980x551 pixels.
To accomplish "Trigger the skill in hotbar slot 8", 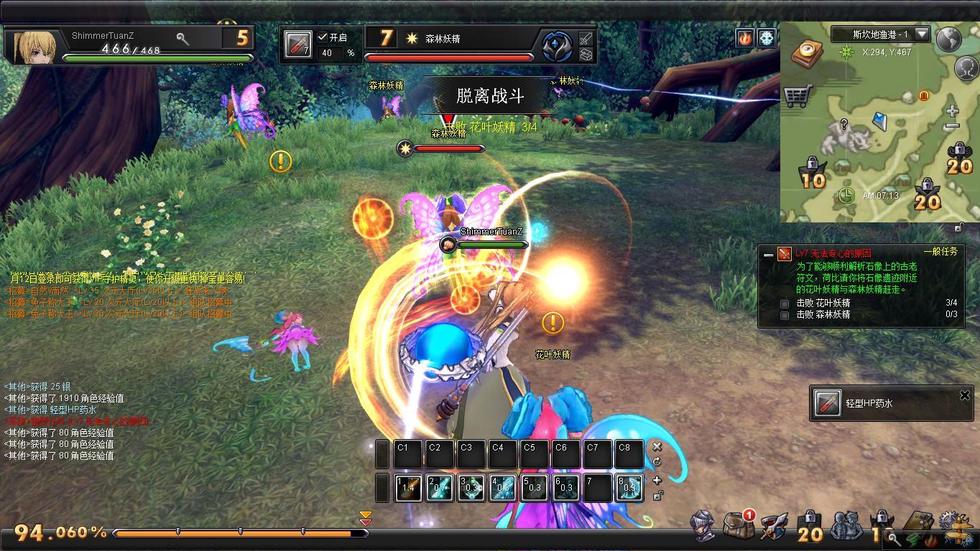I will [x=629, y=488].
